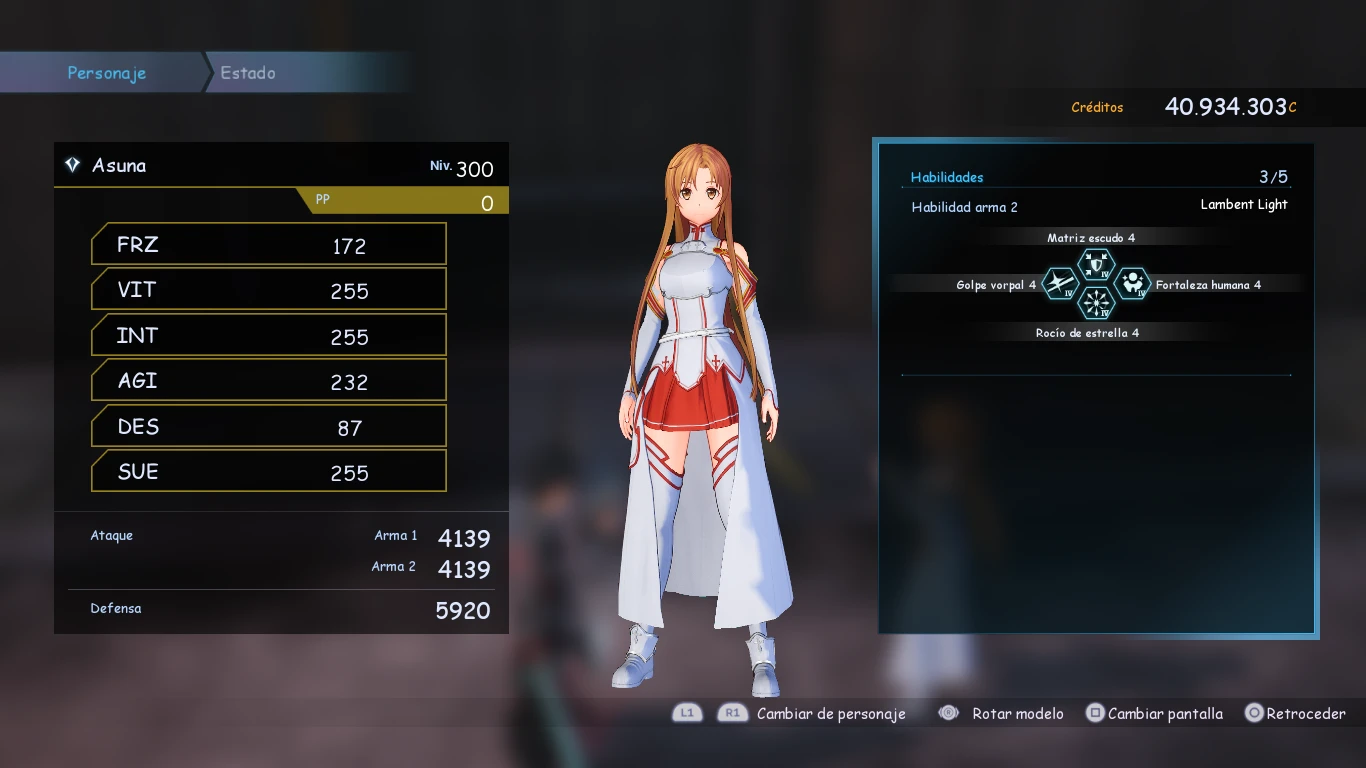Select the SUE stat row
Image resolution: width=1366 pixels, height=768 pixels.
pos(268,472)
